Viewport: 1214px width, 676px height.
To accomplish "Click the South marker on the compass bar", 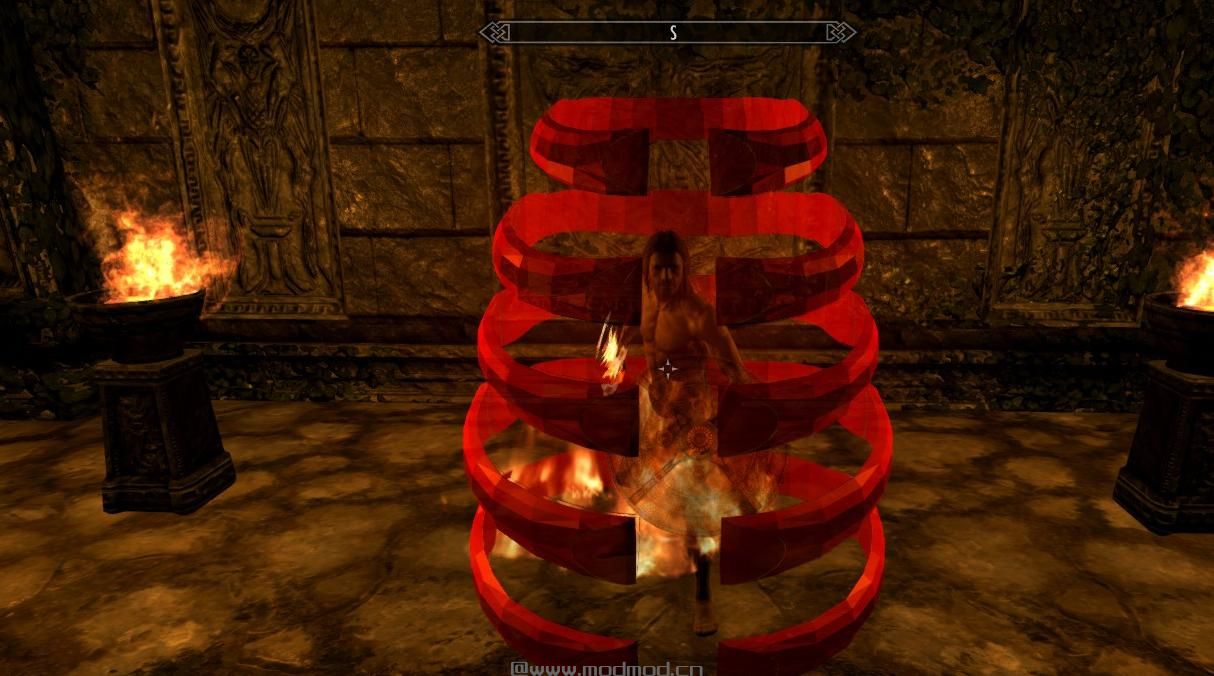I will coord(673,33).
